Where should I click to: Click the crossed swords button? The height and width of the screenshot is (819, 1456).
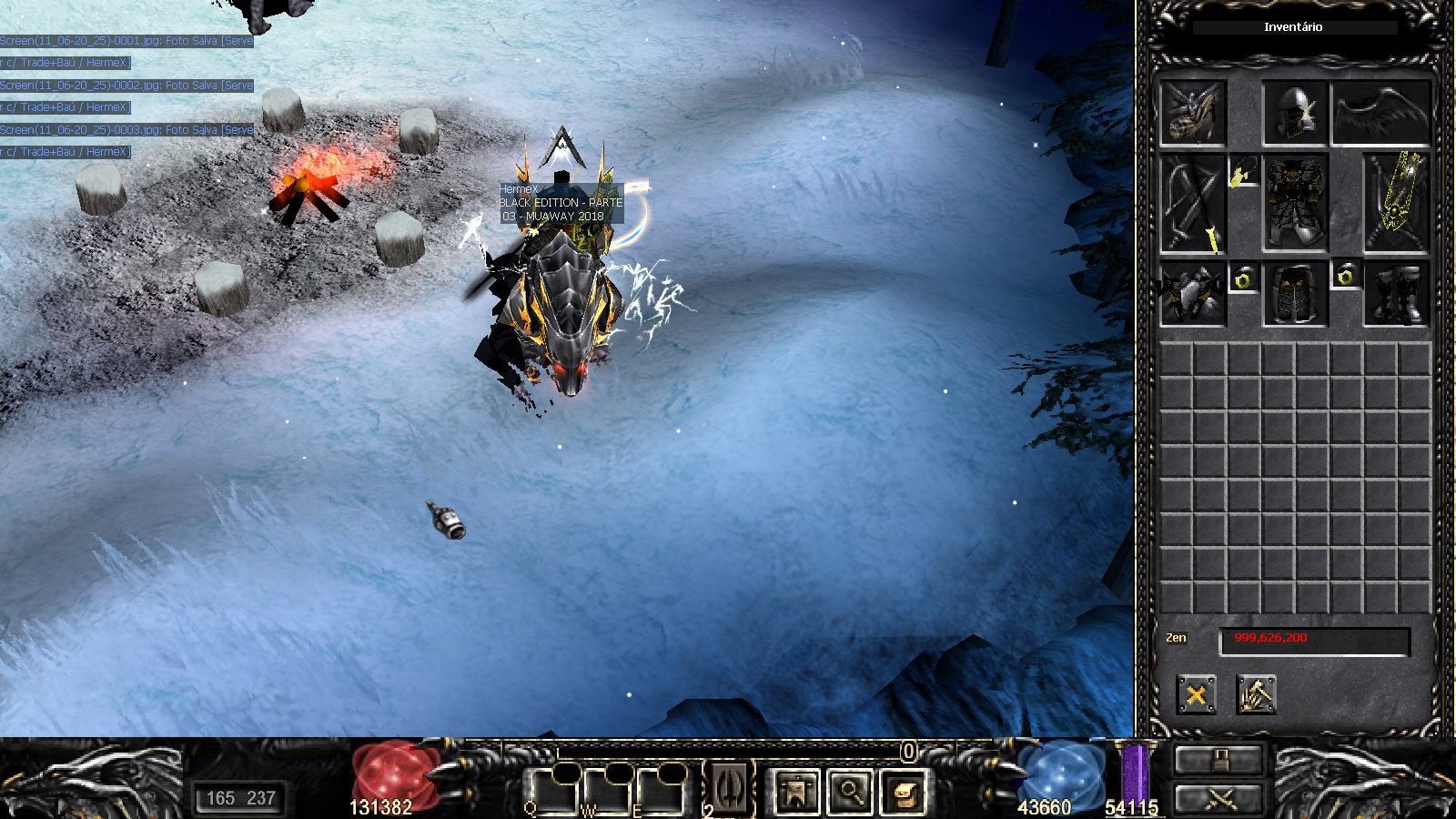[1219, 798]
